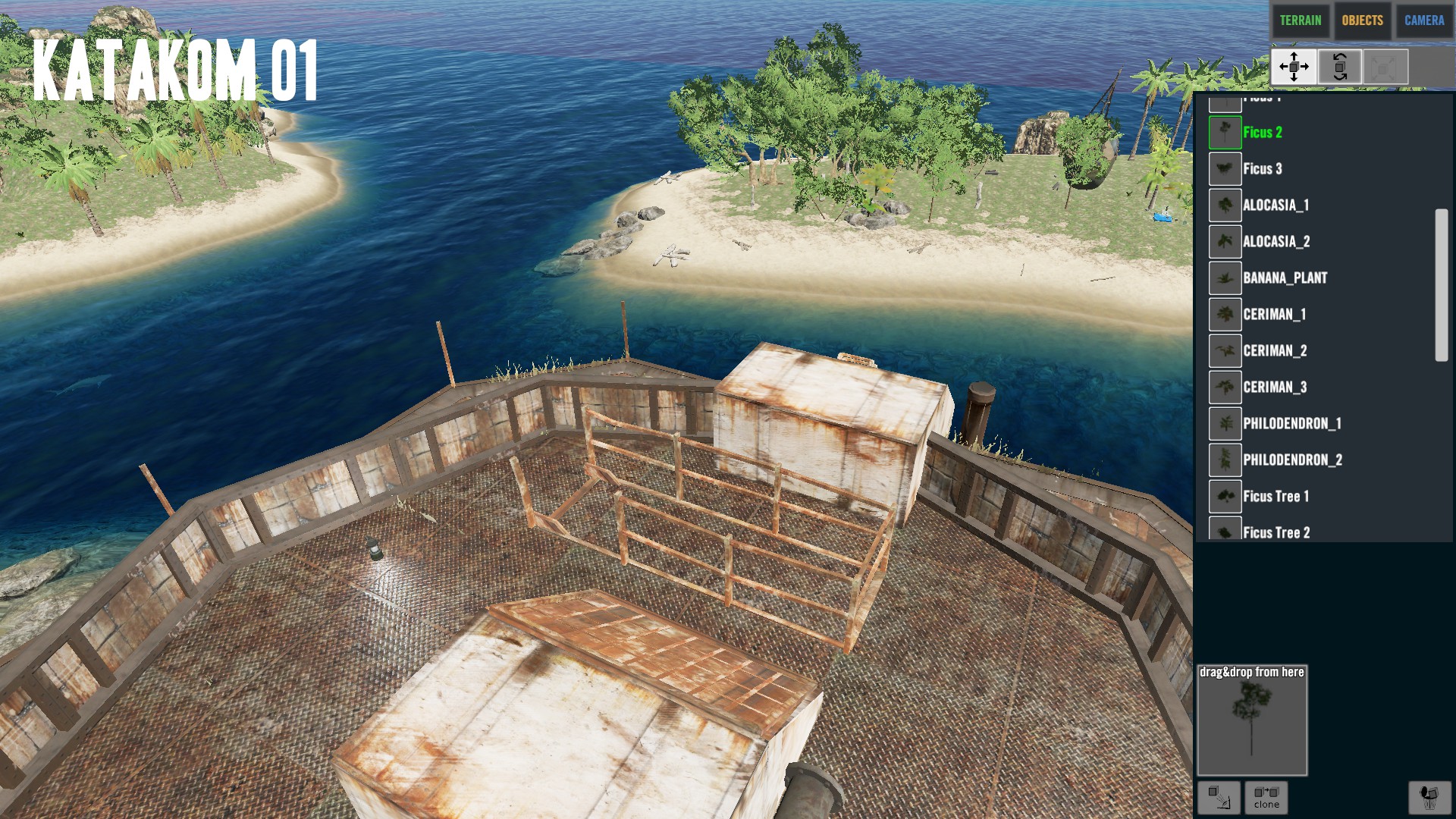Open the Objects tab
The image size is (1456, 819).
(x=1362, y=20)
